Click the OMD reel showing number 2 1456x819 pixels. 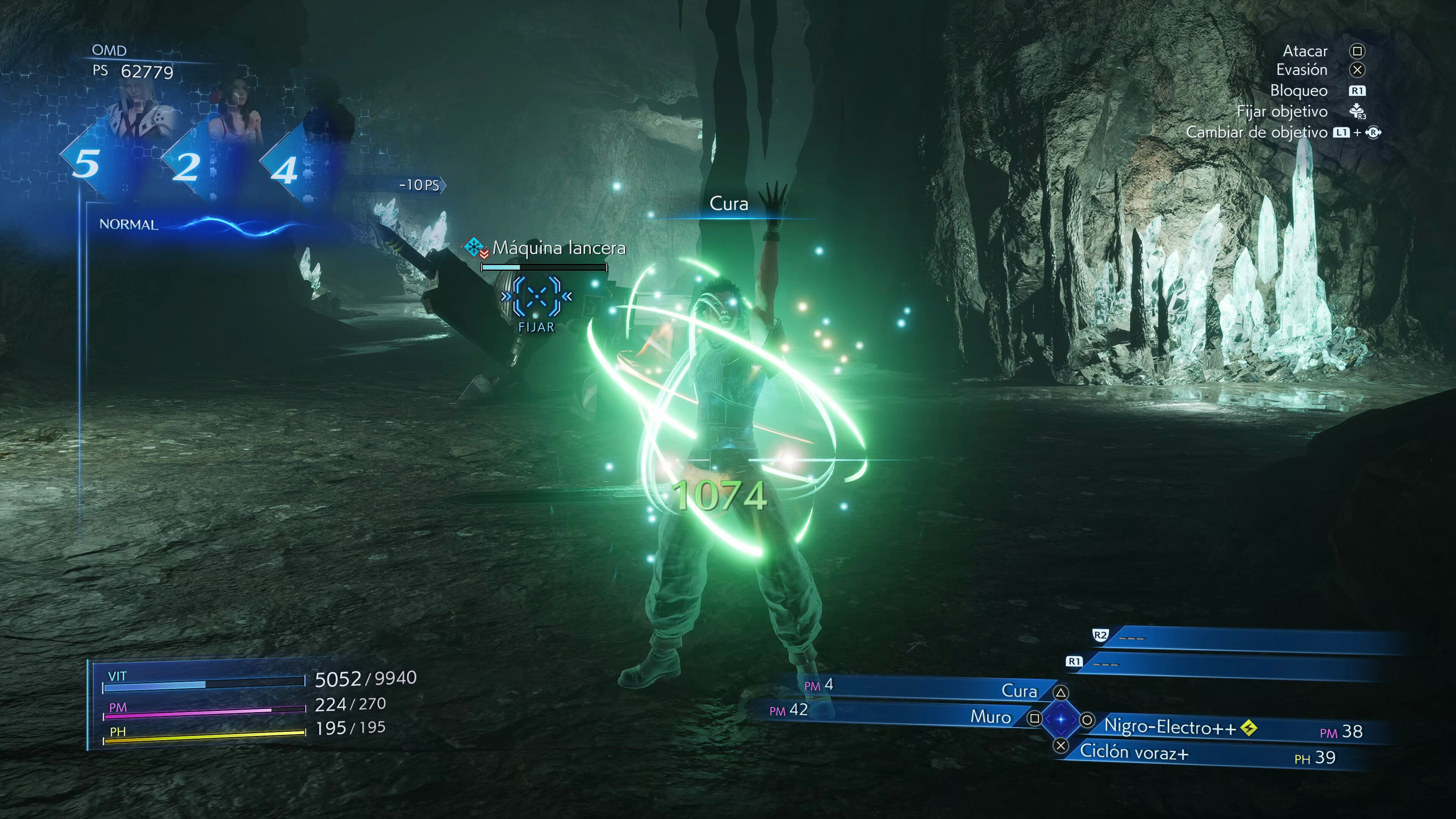[x=186, y=167]
